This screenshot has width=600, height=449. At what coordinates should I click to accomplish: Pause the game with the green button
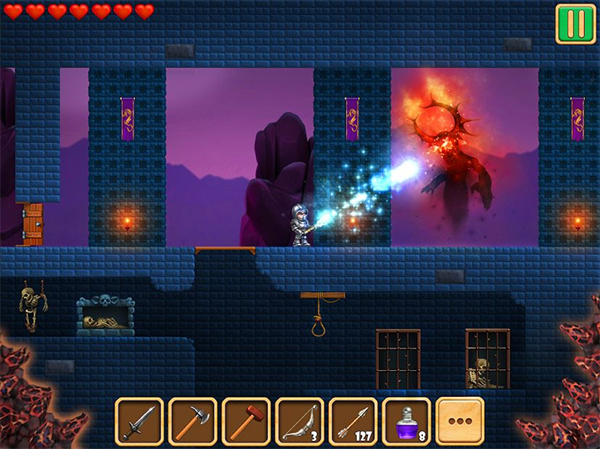coord(575,23)
